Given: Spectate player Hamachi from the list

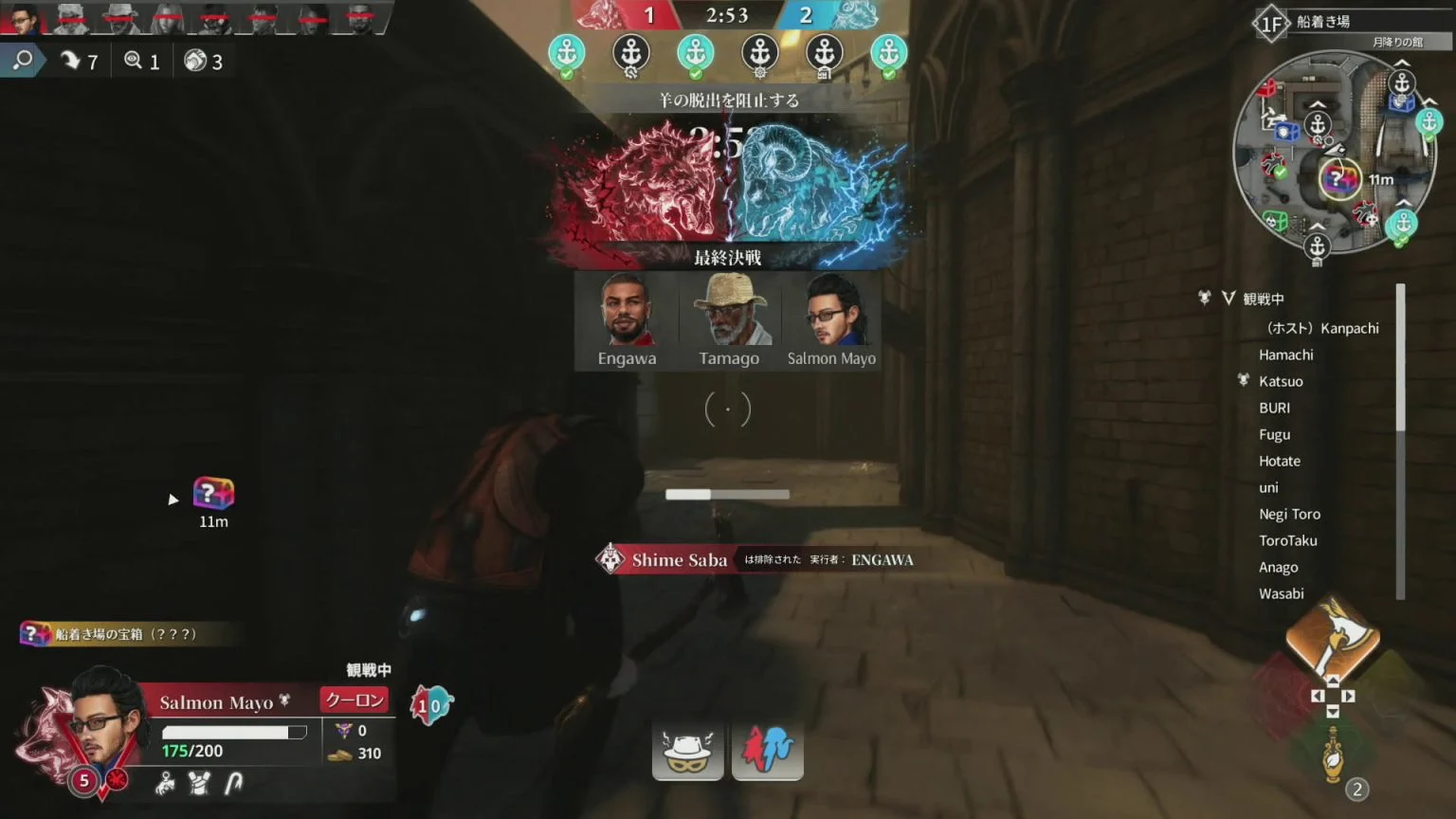Looking at the screenshot, I should click(x=1285, y=355).
